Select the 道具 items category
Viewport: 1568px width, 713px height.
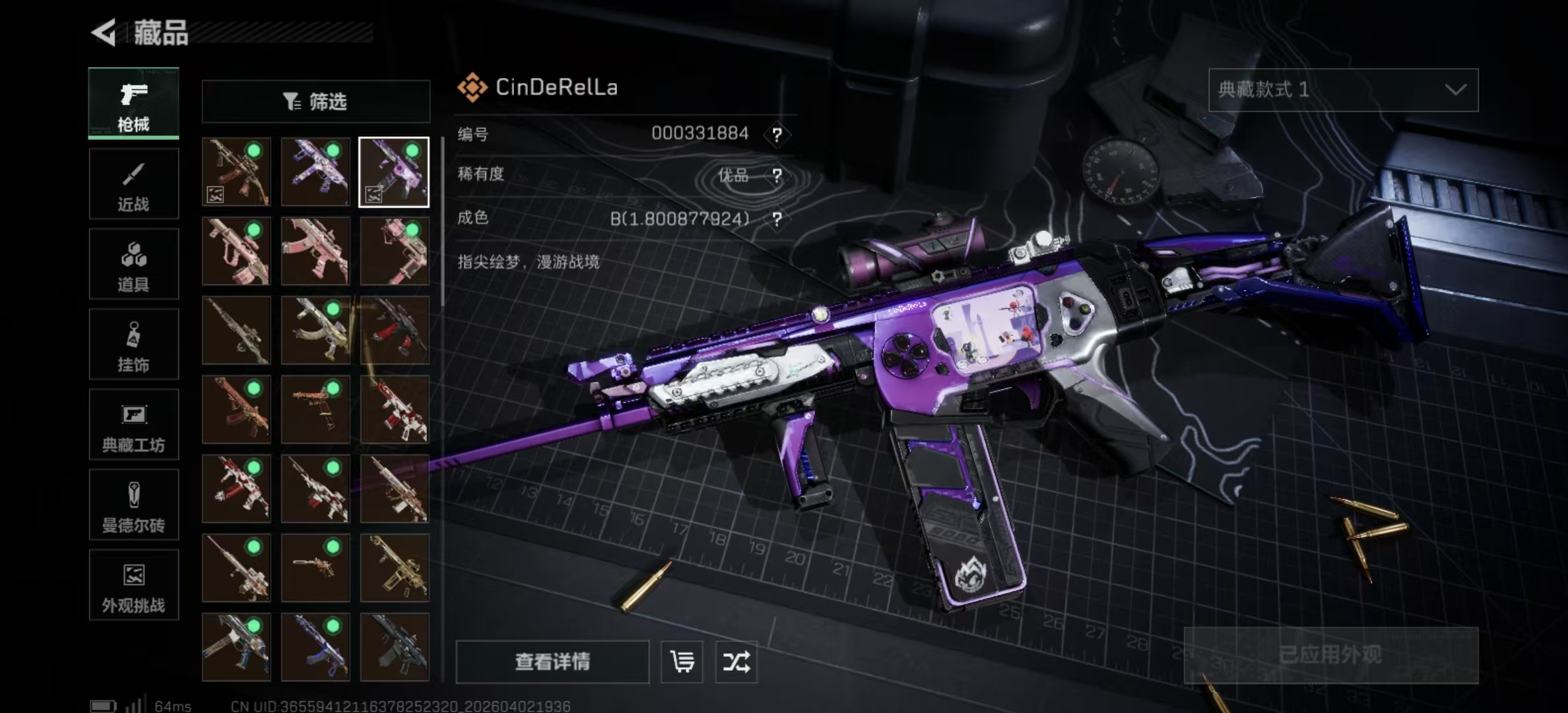click(x=133, y=264)
